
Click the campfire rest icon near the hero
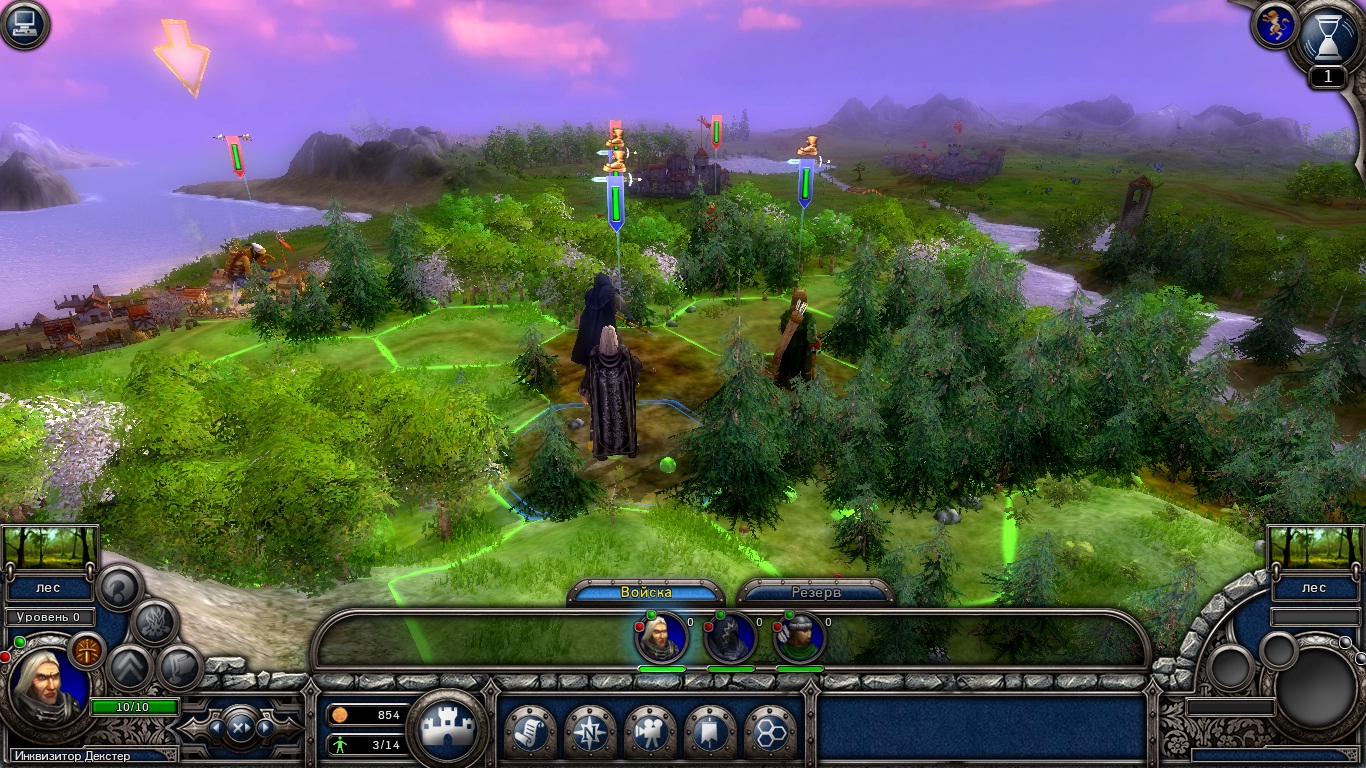pos(156,622)
